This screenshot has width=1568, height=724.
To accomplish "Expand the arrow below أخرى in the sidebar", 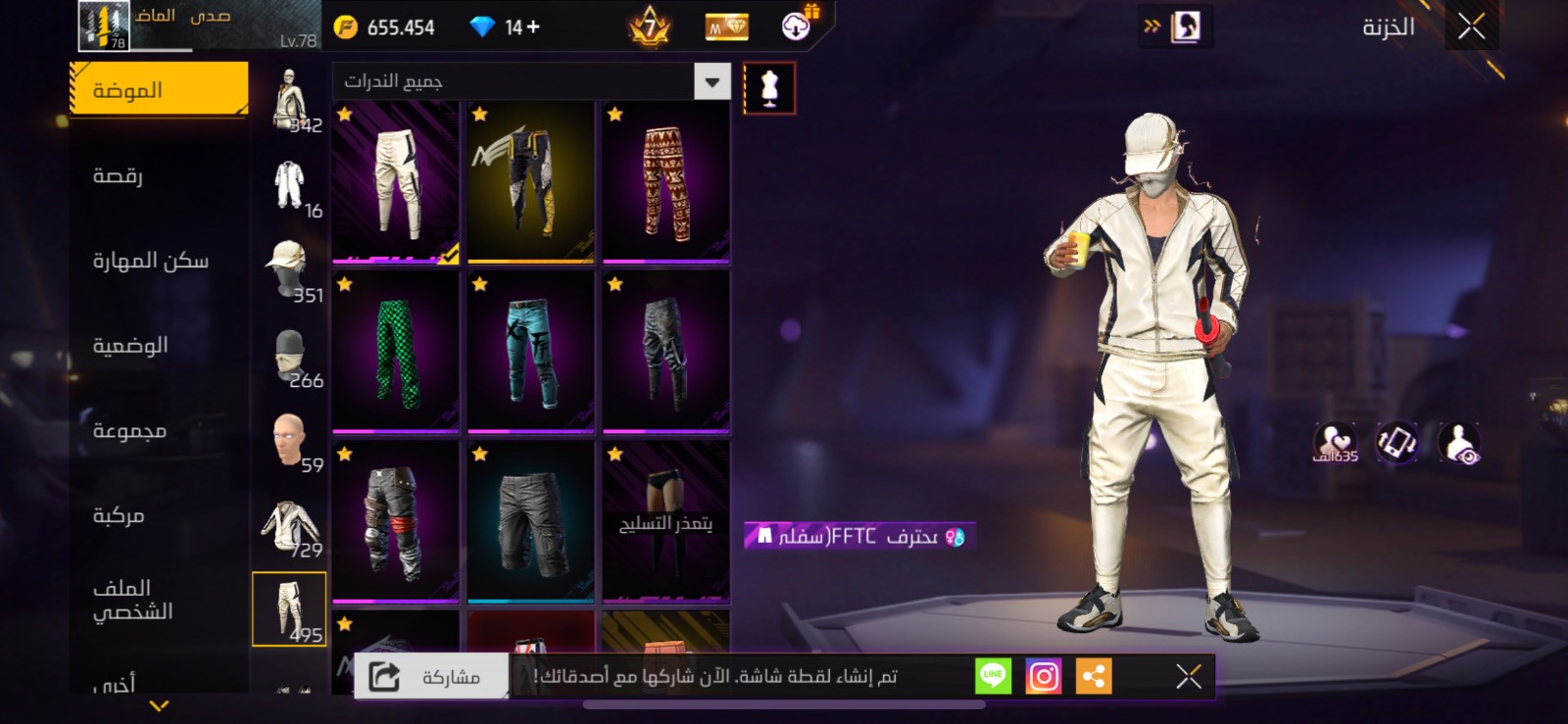I will [157, 702].
